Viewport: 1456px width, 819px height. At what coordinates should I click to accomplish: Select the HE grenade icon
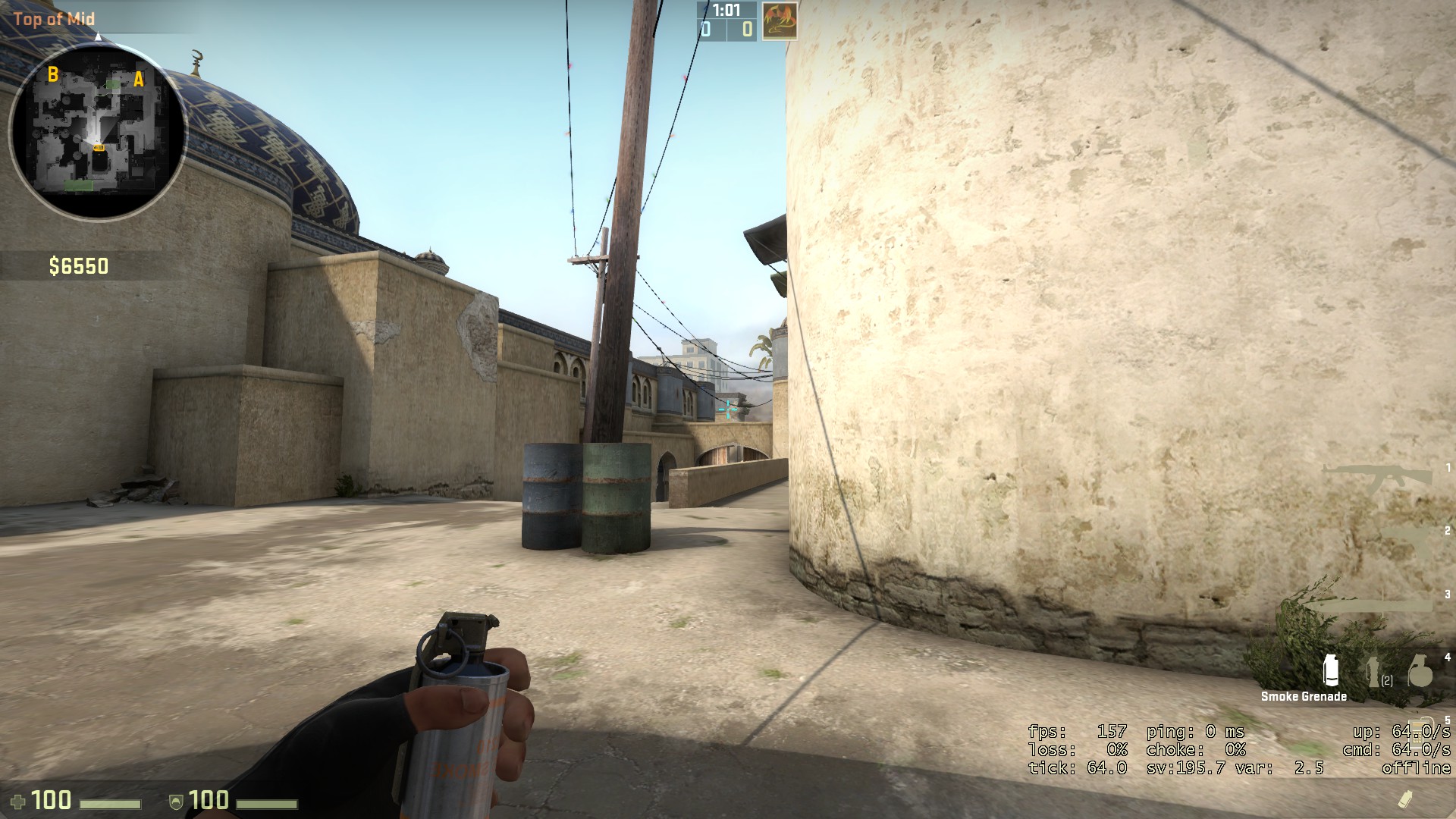pos(1420,671)
